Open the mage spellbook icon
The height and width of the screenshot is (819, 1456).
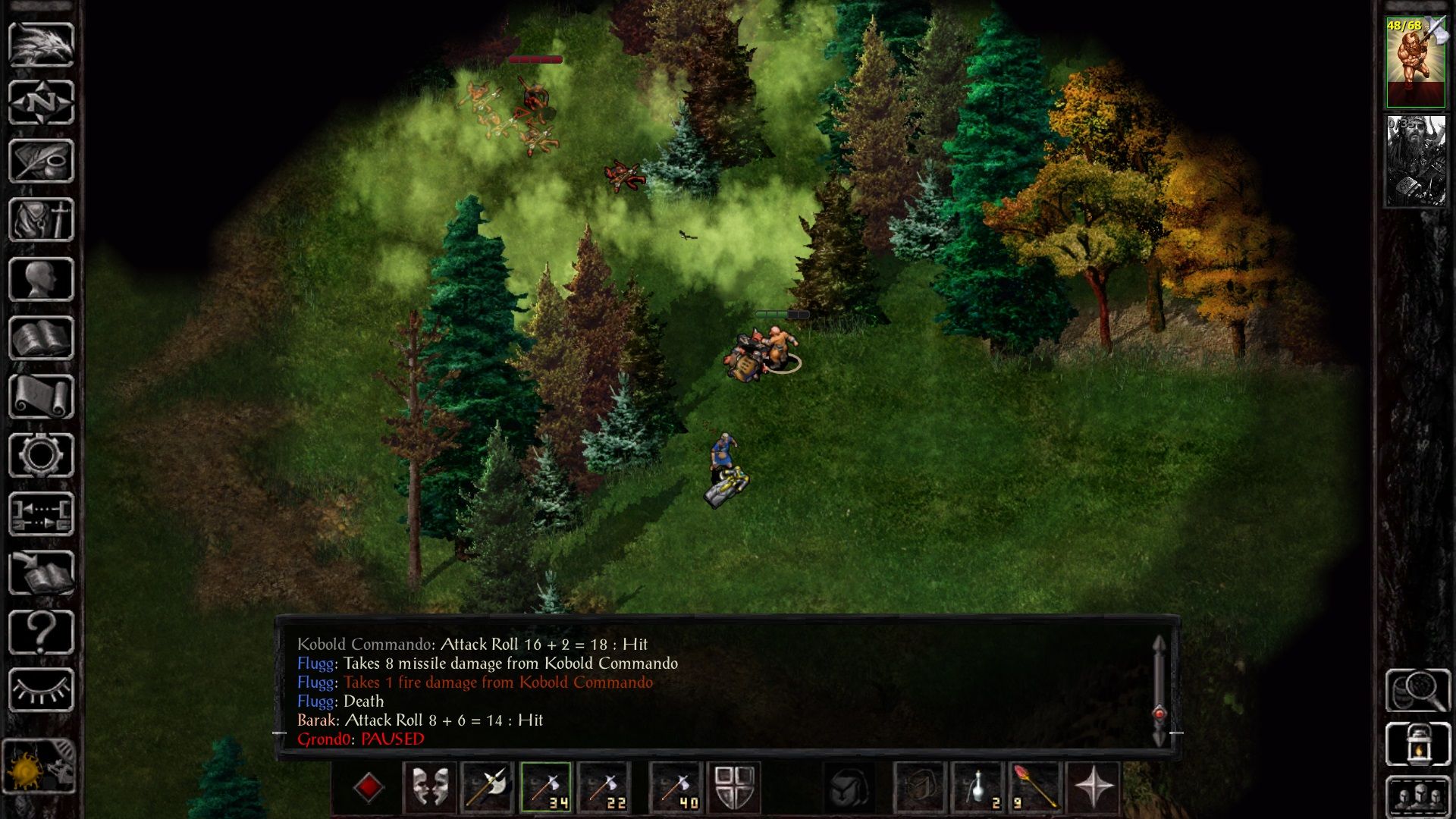pos(41,338)
